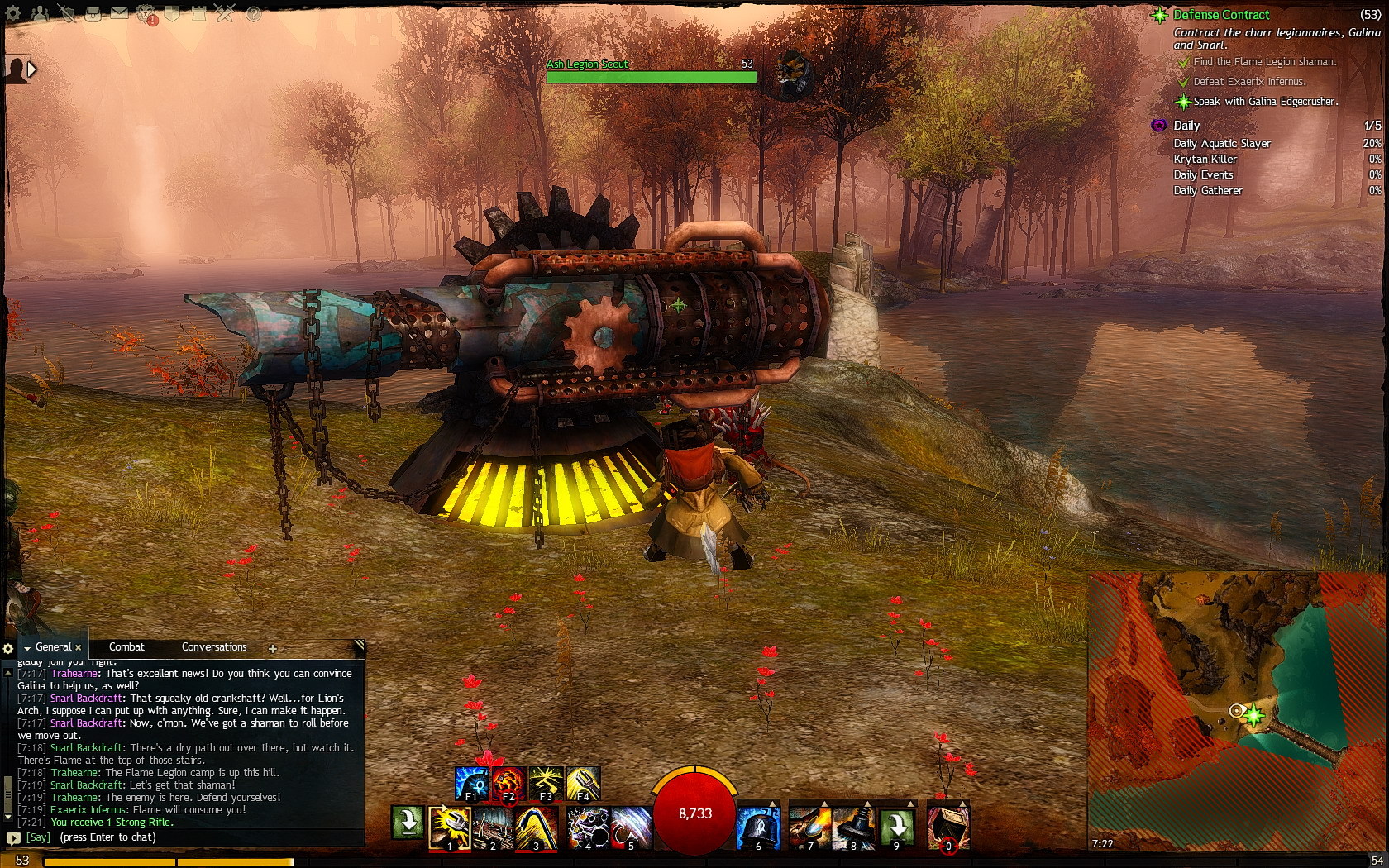Use the healing turret skill 6
This screenshot has width=1389, height=868.
[757, 827]
